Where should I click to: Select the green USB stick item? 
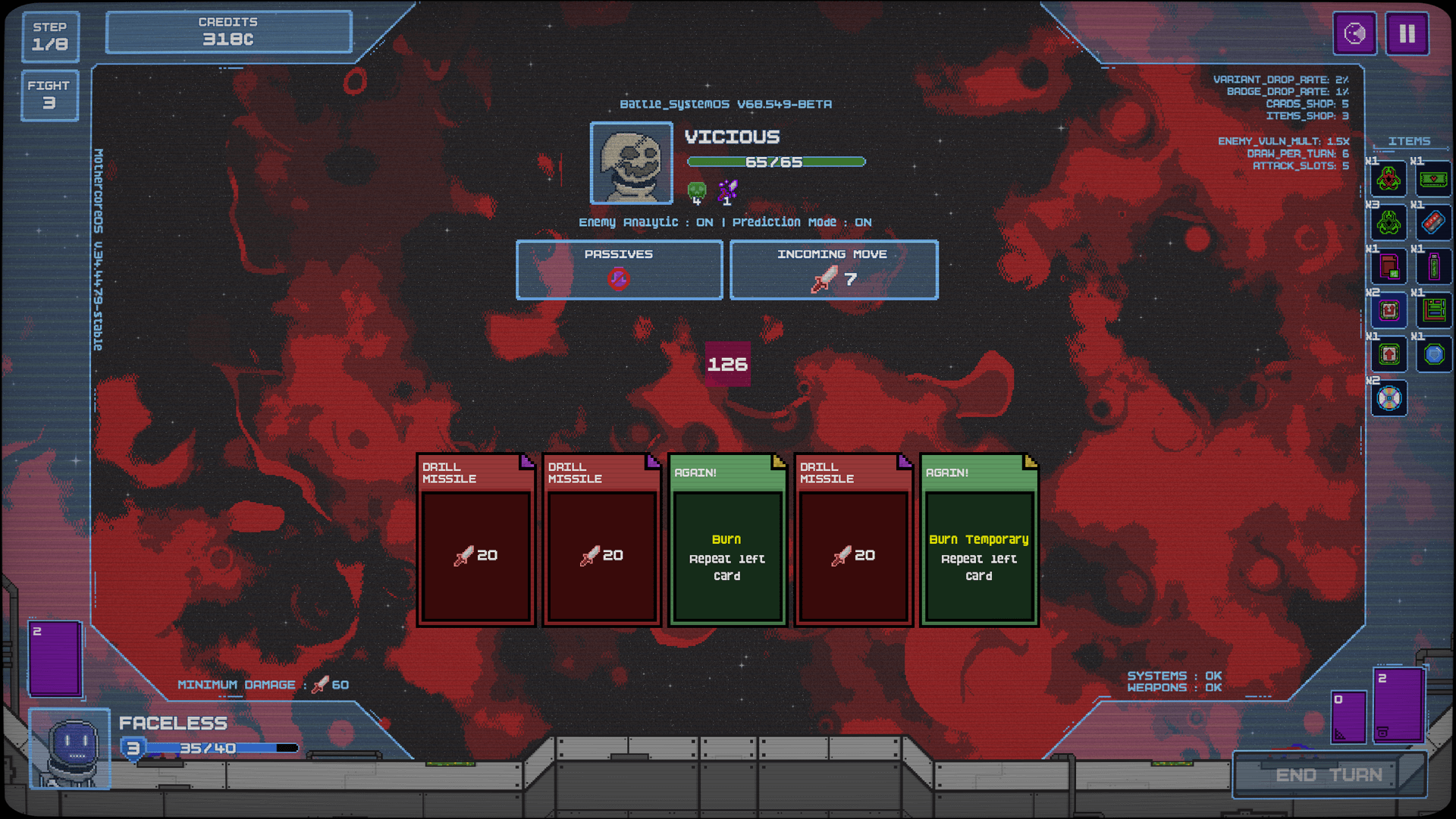[1433, 267]
